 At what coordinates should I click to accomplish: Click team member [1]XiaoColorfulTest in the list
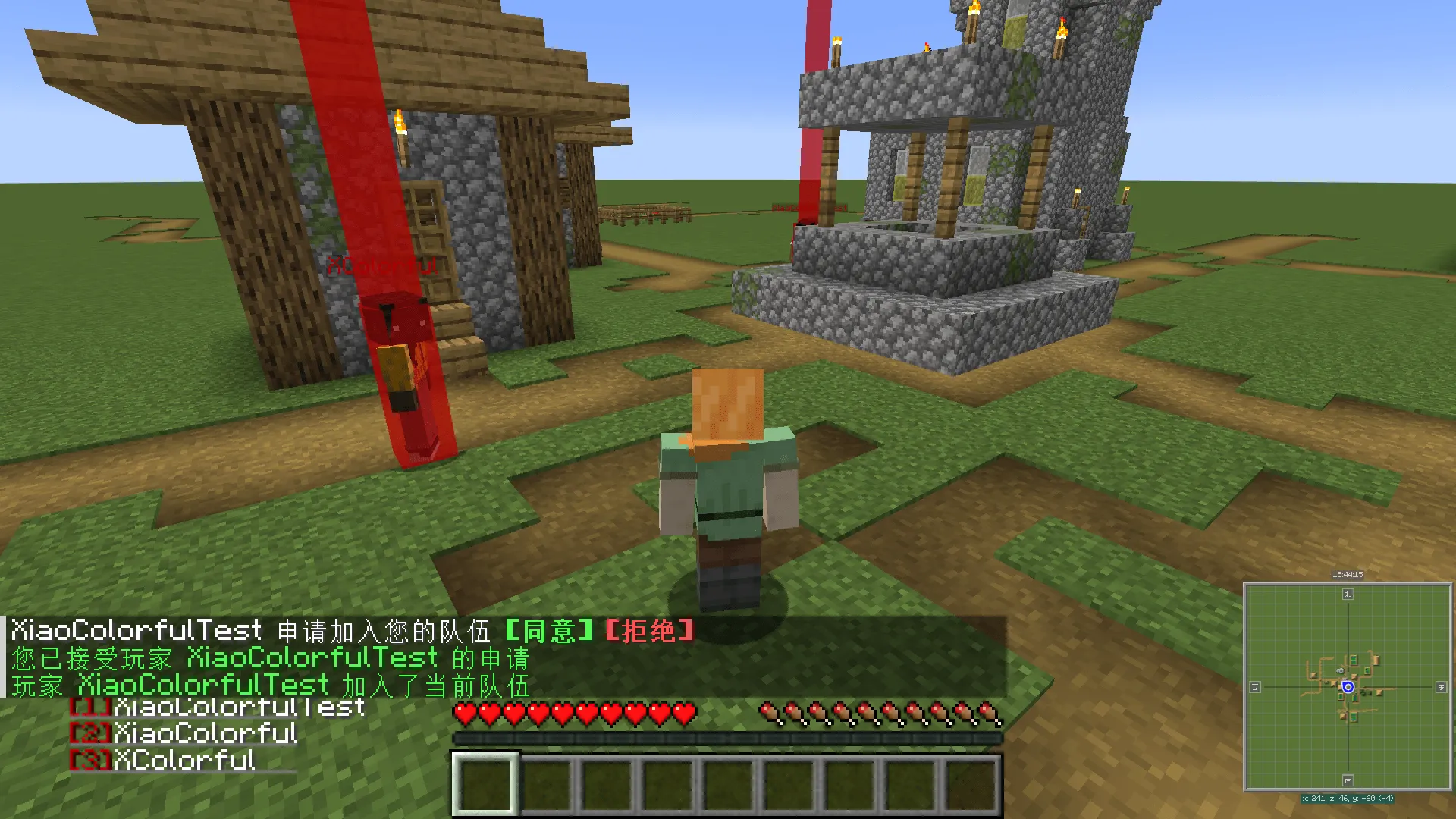tap(216, 707)
